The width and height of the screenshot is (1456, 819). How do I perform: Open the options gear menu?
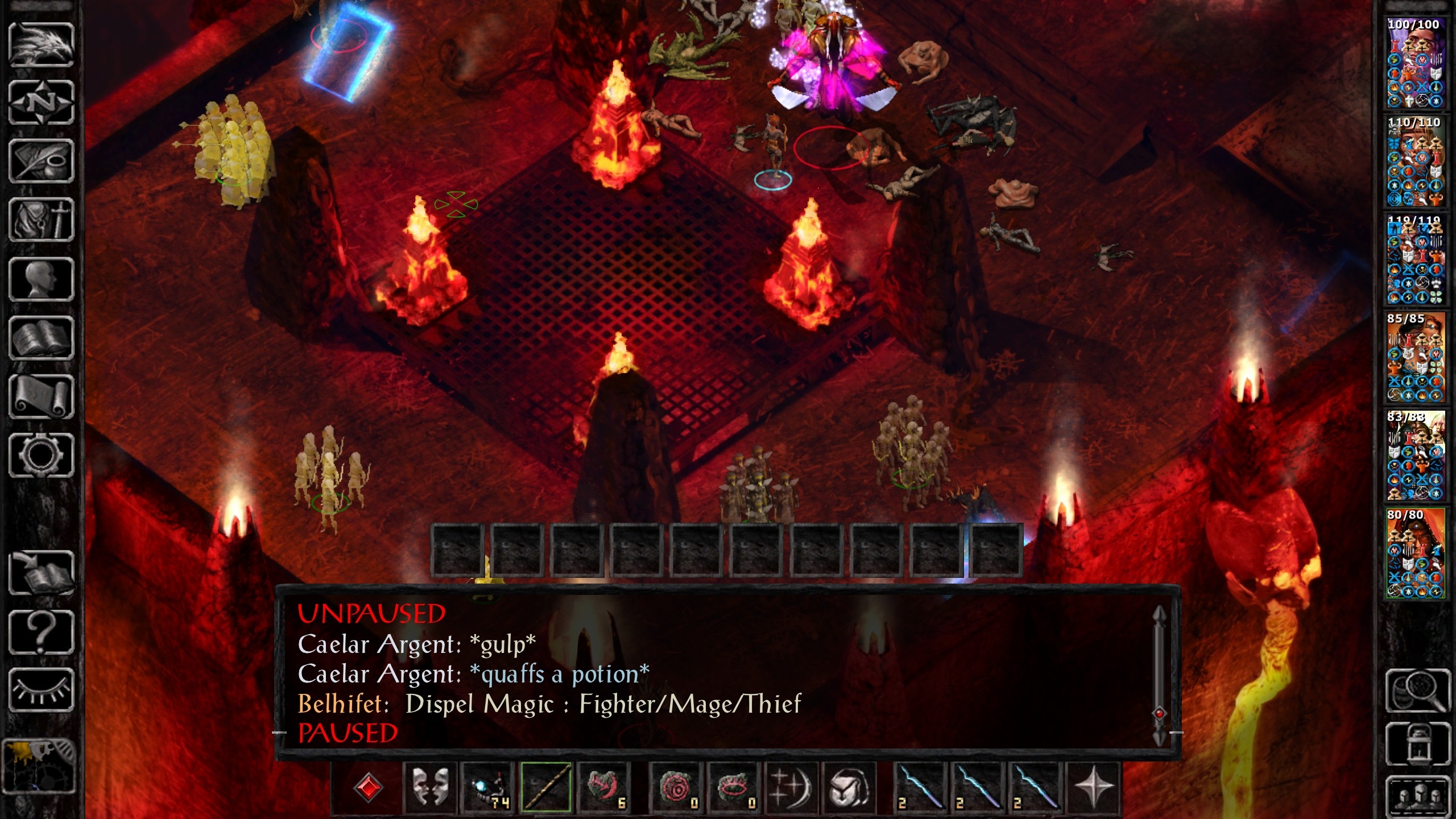[x=41, y=455]
